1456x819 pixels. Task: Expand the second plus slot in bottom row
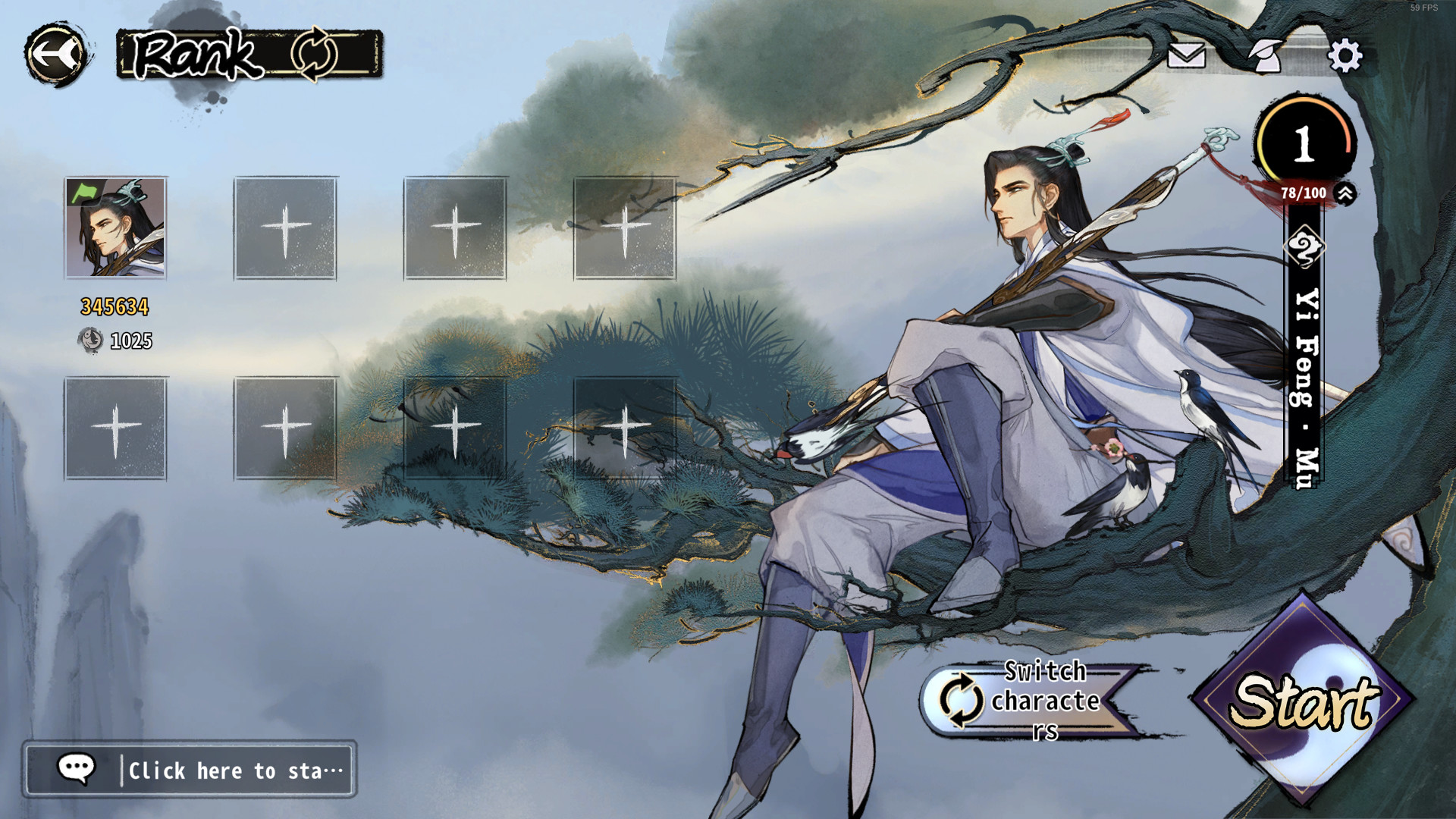coord(284,428)
